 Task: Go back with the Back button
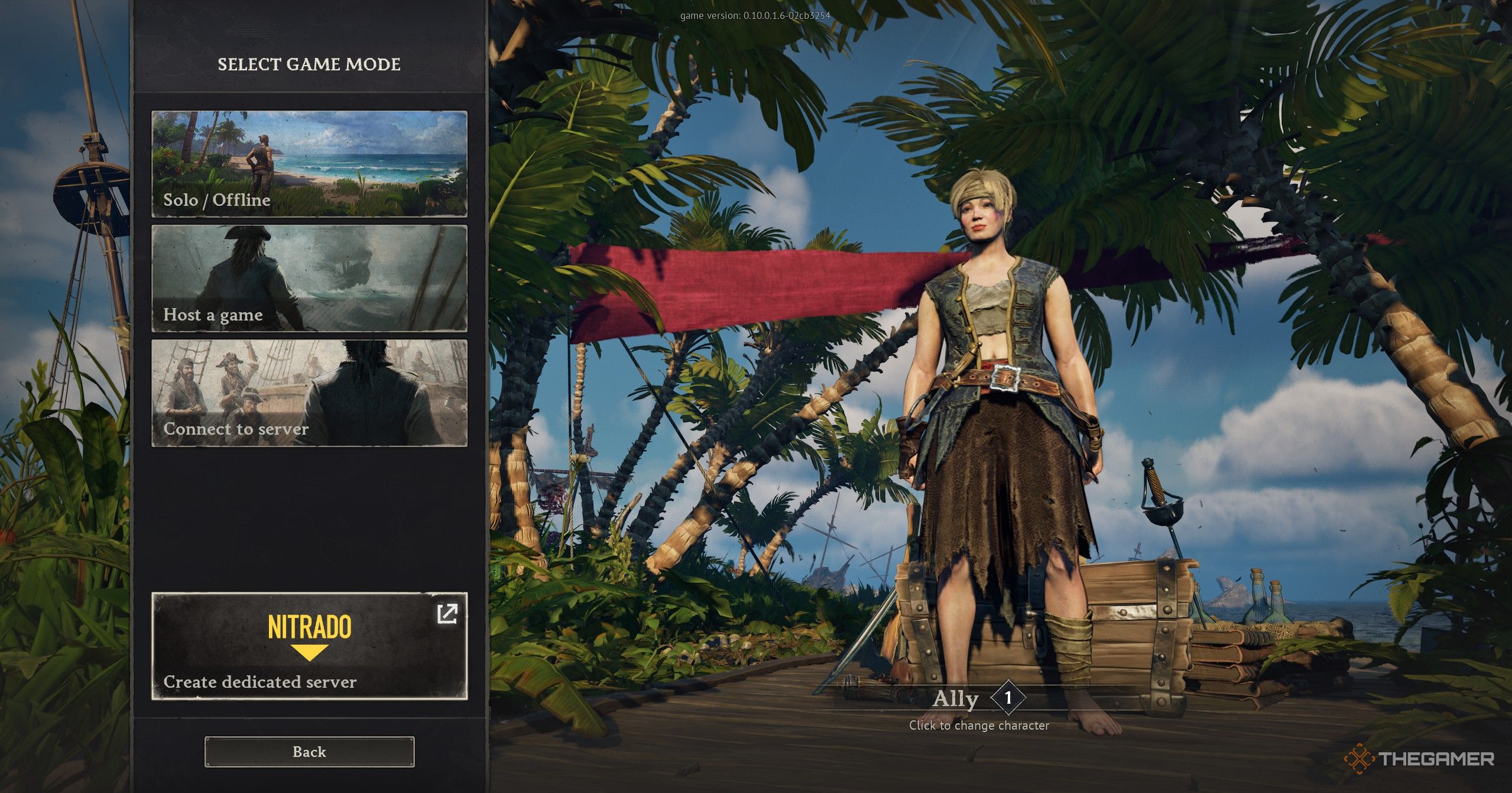[x=309, y=752]
